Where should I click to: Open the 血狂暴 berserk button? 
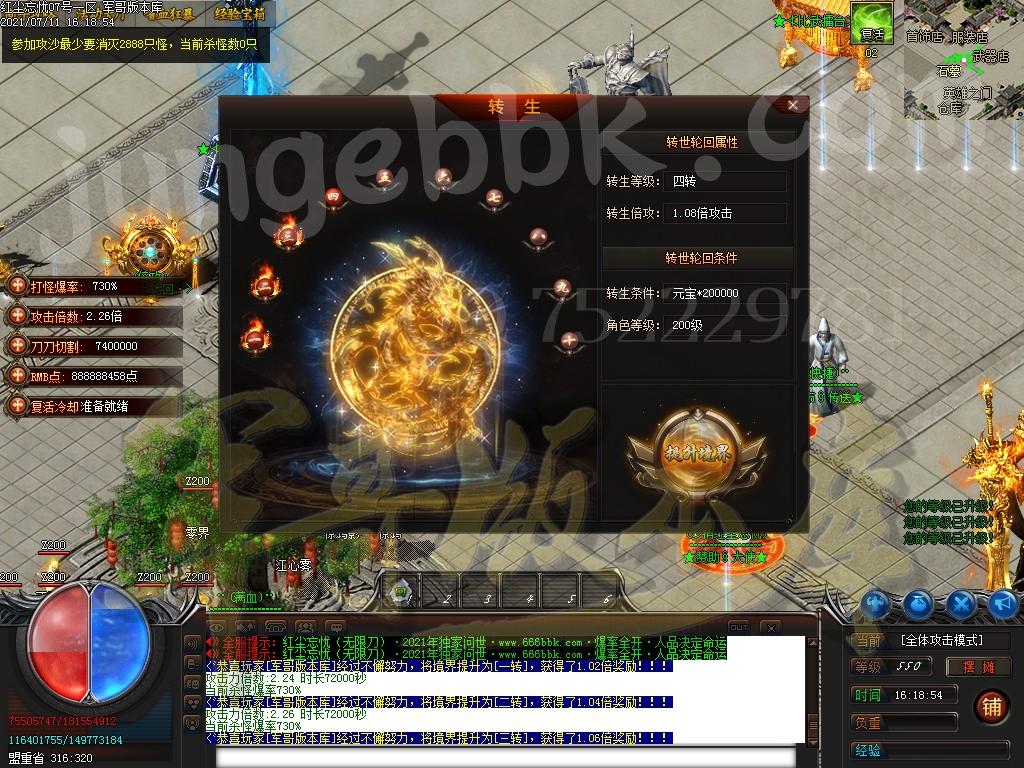point(173,14)
